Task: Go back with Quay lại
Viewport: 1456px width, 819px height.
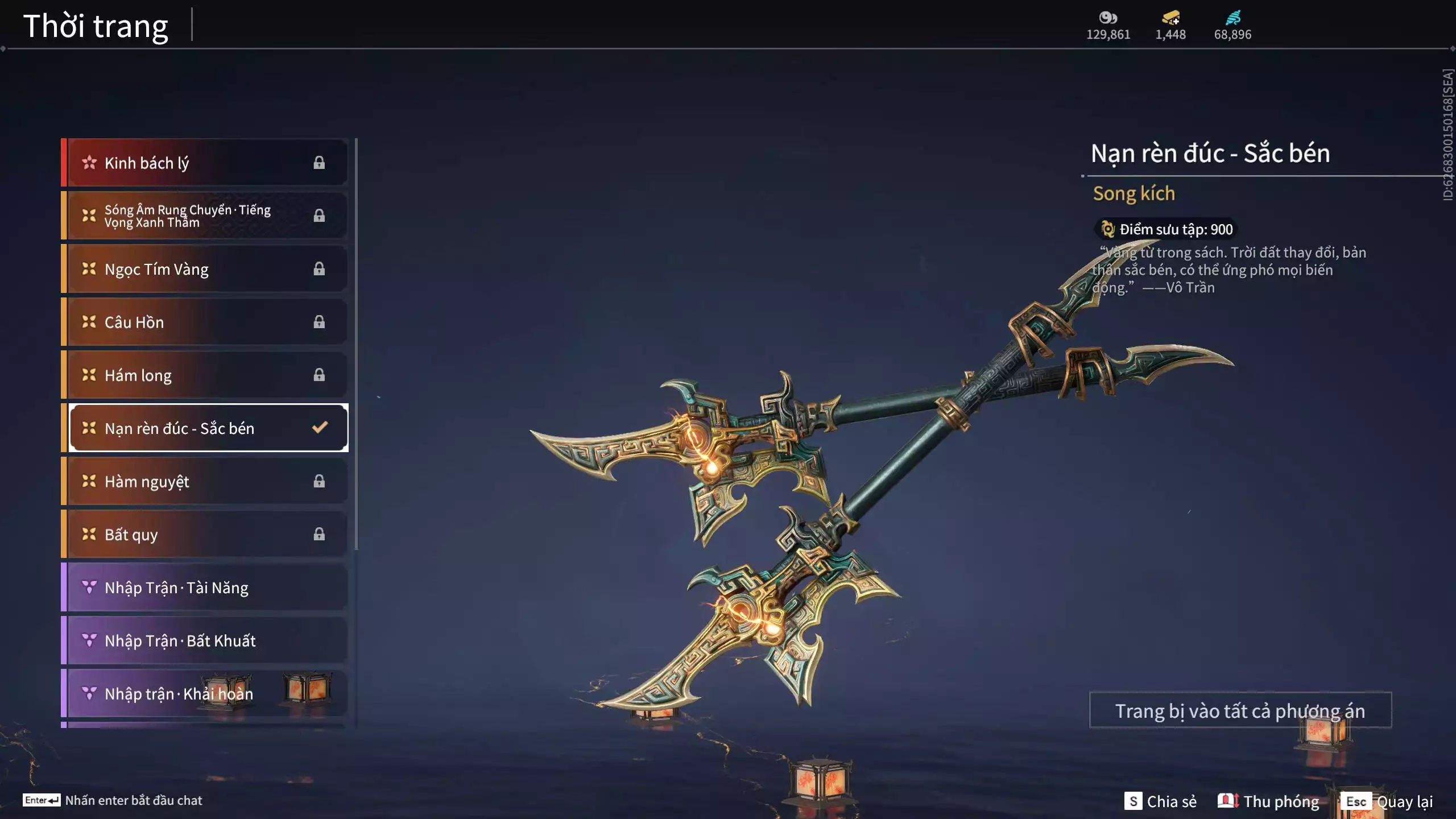Action: click(1387, 801)
